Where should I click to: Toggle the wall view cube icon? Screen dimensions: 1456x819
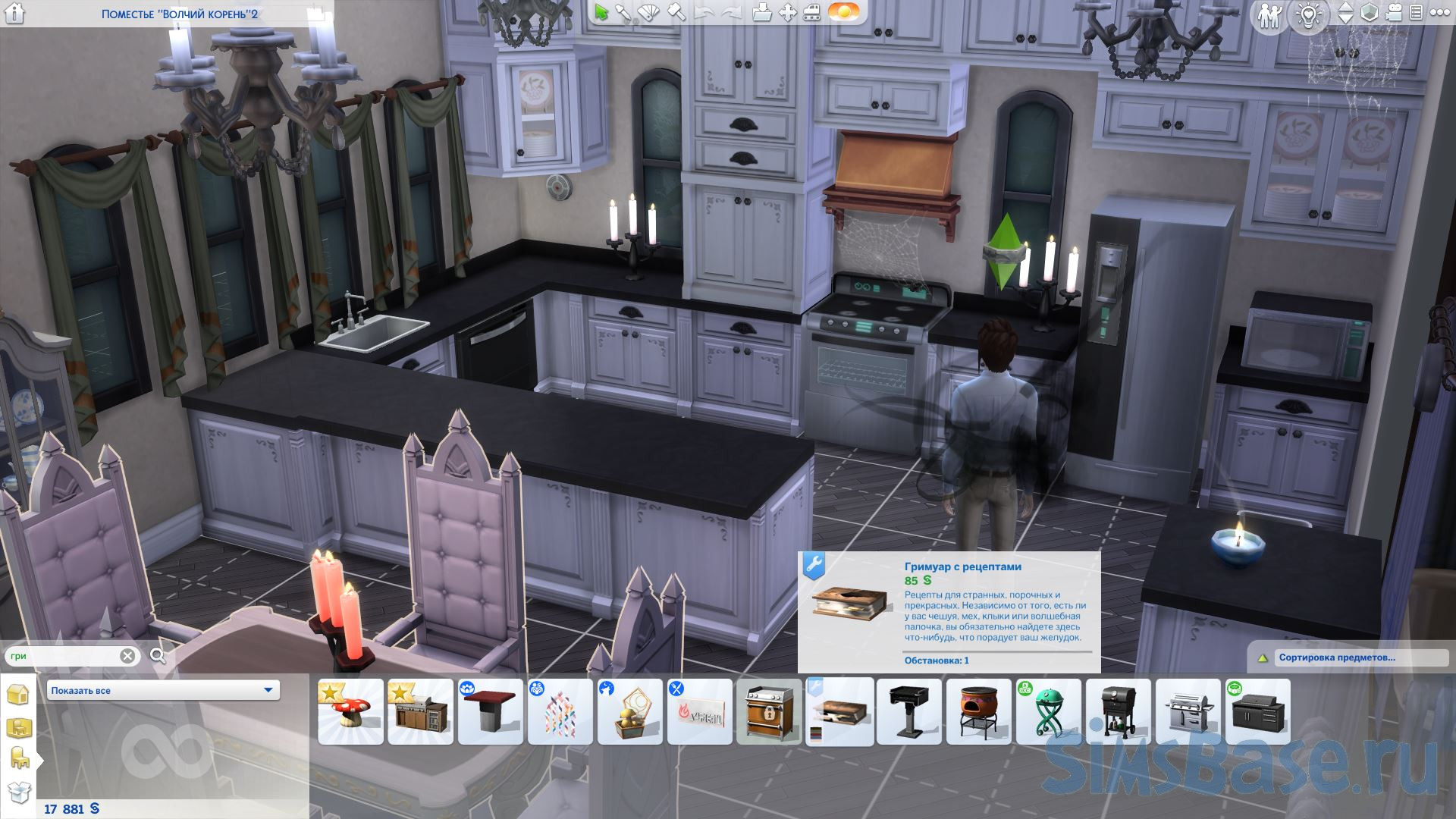(1370, 13)
